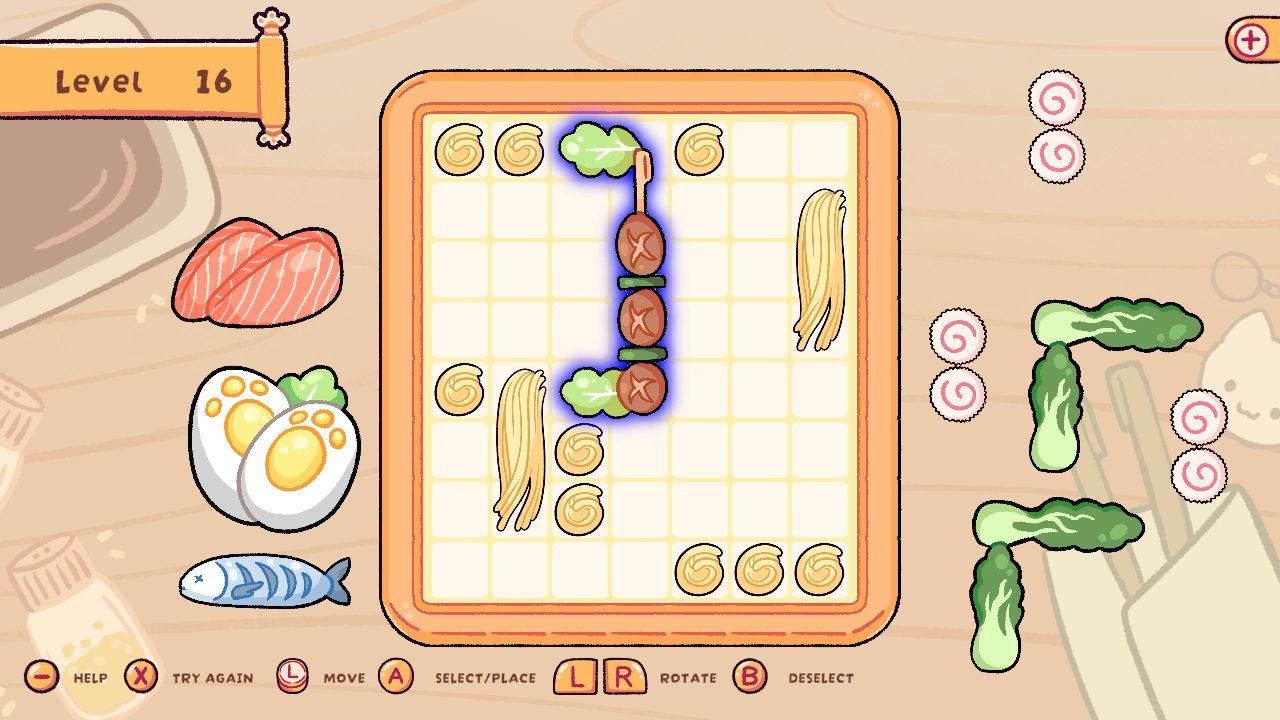Click the minus Help icon
The height and width of the screenshot is (720, 1280).
pyautogui.click(x=40, y=676)
